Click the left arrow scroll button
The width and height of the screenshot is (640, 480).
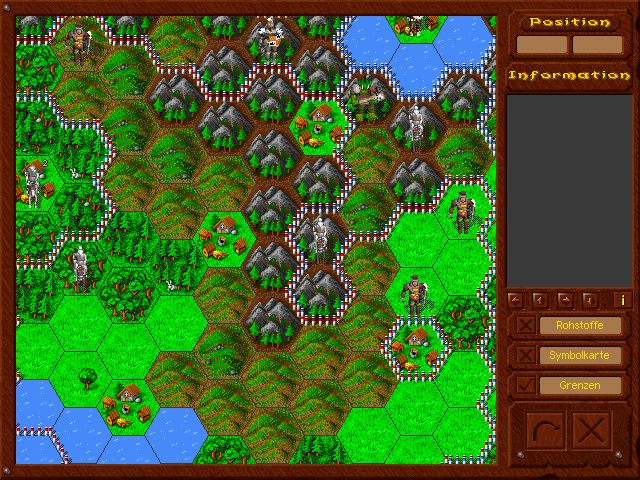click(515, 299)
